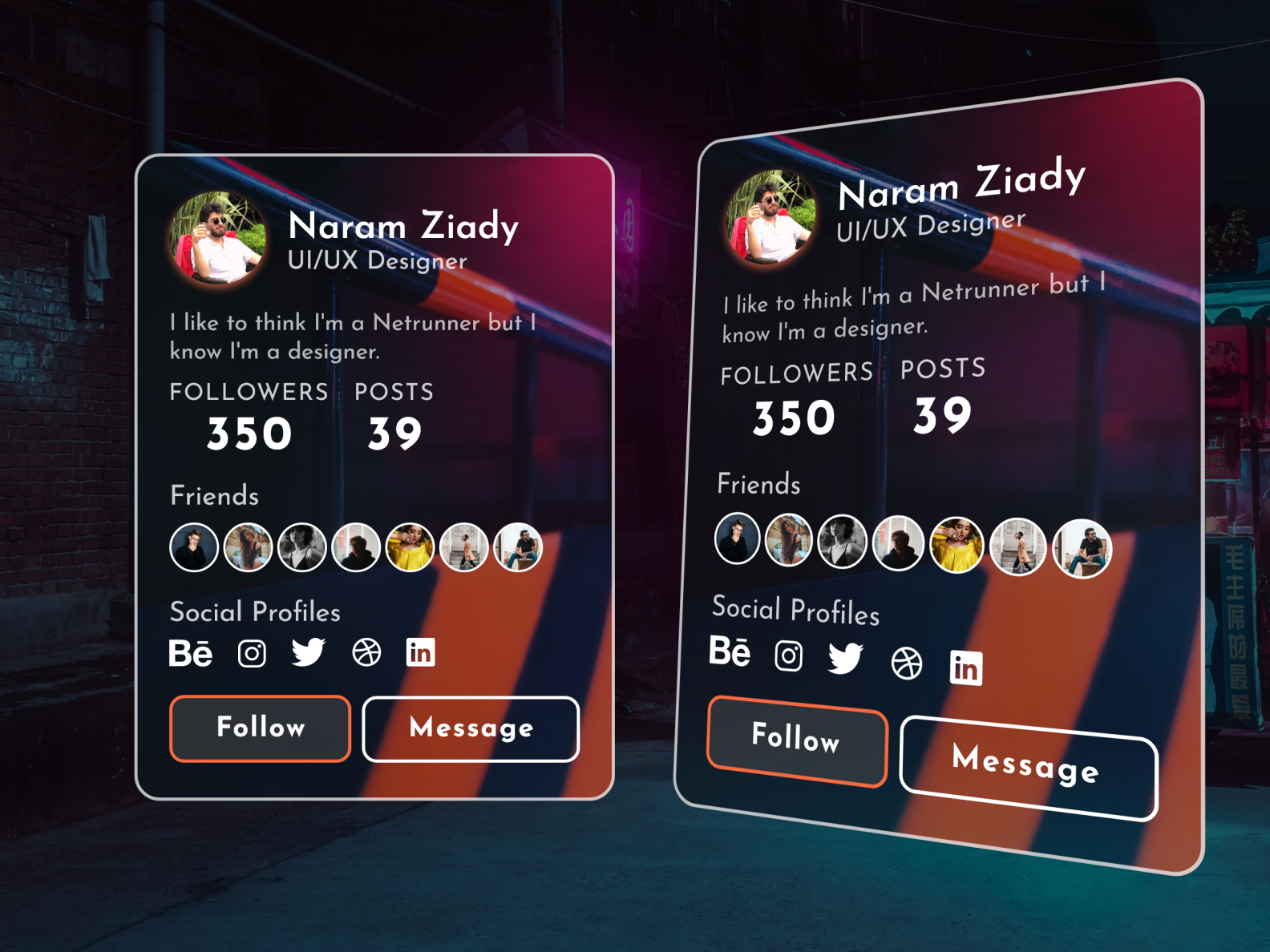Screen dimensions: 1270x952
Task: Click the Friends heading on the right card
Action: coord(758,483)
